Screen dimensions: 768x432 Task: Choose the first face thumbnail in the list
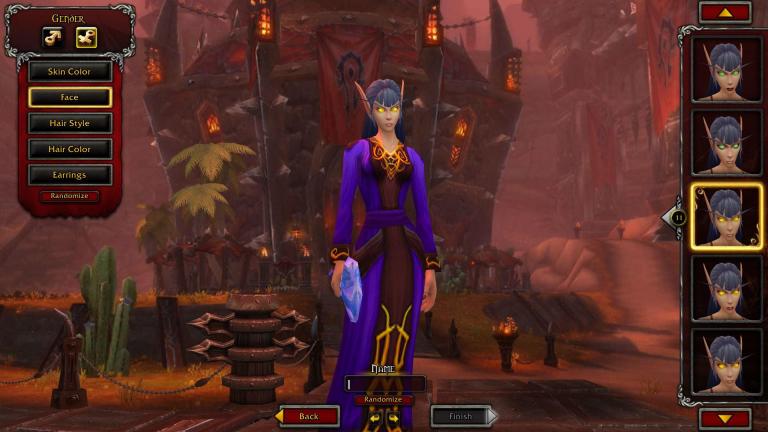tap(726, 68)
